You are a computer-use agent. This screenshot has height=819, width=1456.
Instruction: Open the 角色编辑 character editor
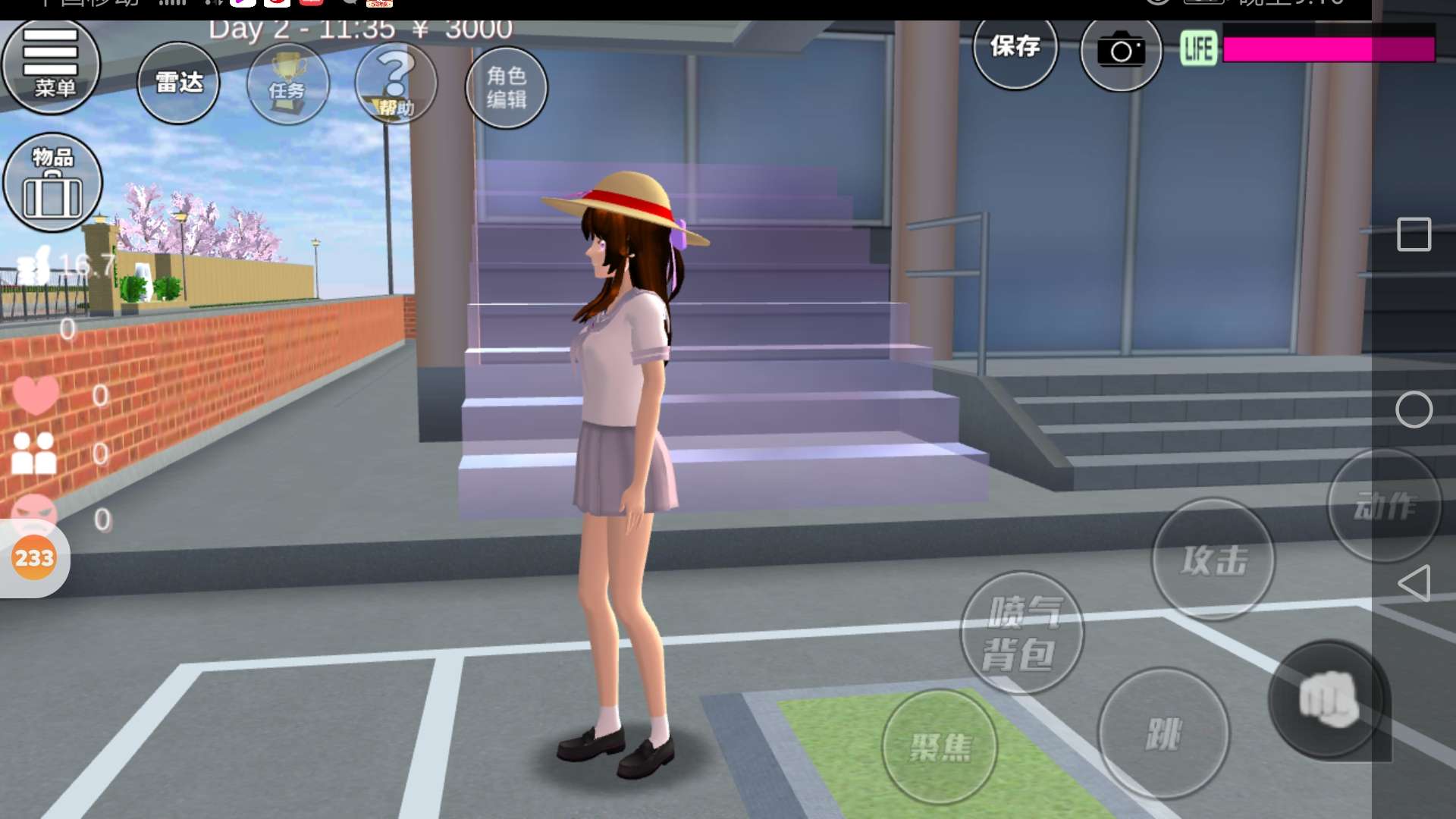point(506,87)
